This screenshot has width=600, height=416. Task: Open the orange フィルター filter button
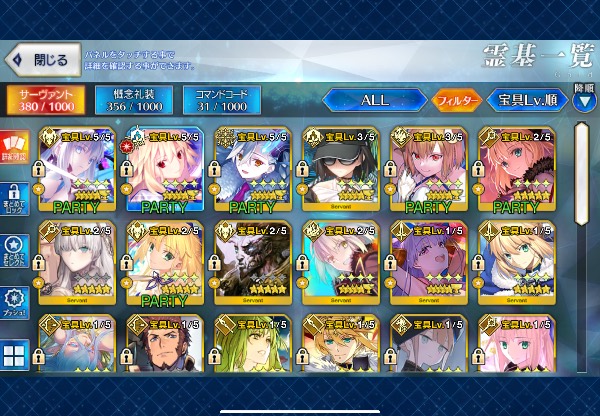pos(456,100)
